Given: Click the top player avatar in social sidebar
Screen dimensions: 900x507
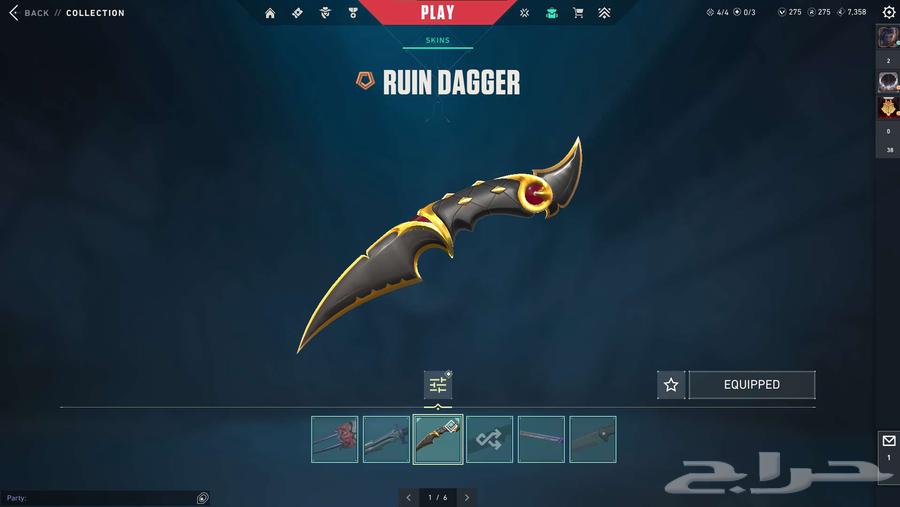Looking at the screenshot, I should tap(887, 38).
